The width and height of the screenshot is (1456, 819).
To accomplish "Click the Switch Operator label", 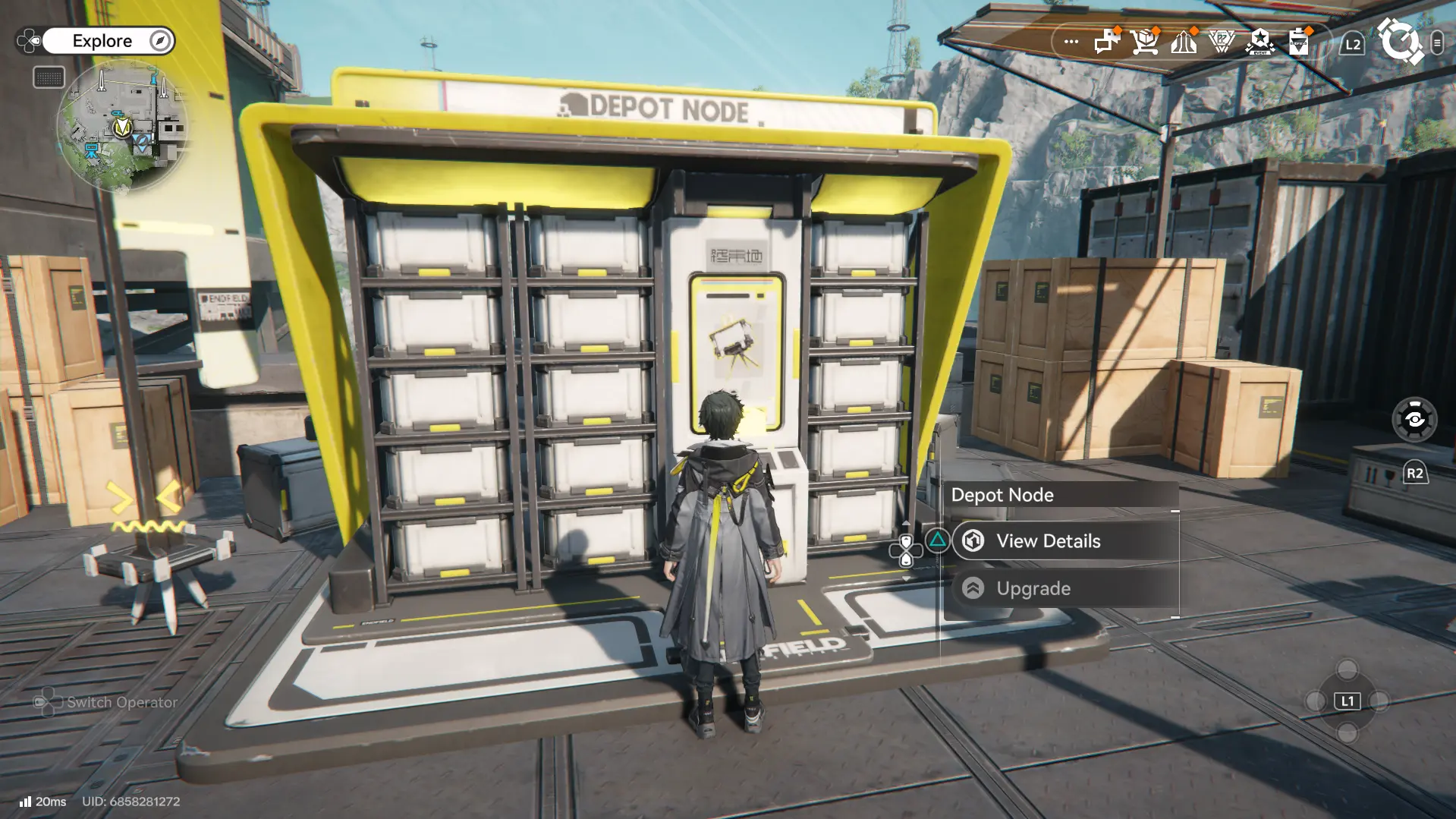I will [x=121, y=702].
